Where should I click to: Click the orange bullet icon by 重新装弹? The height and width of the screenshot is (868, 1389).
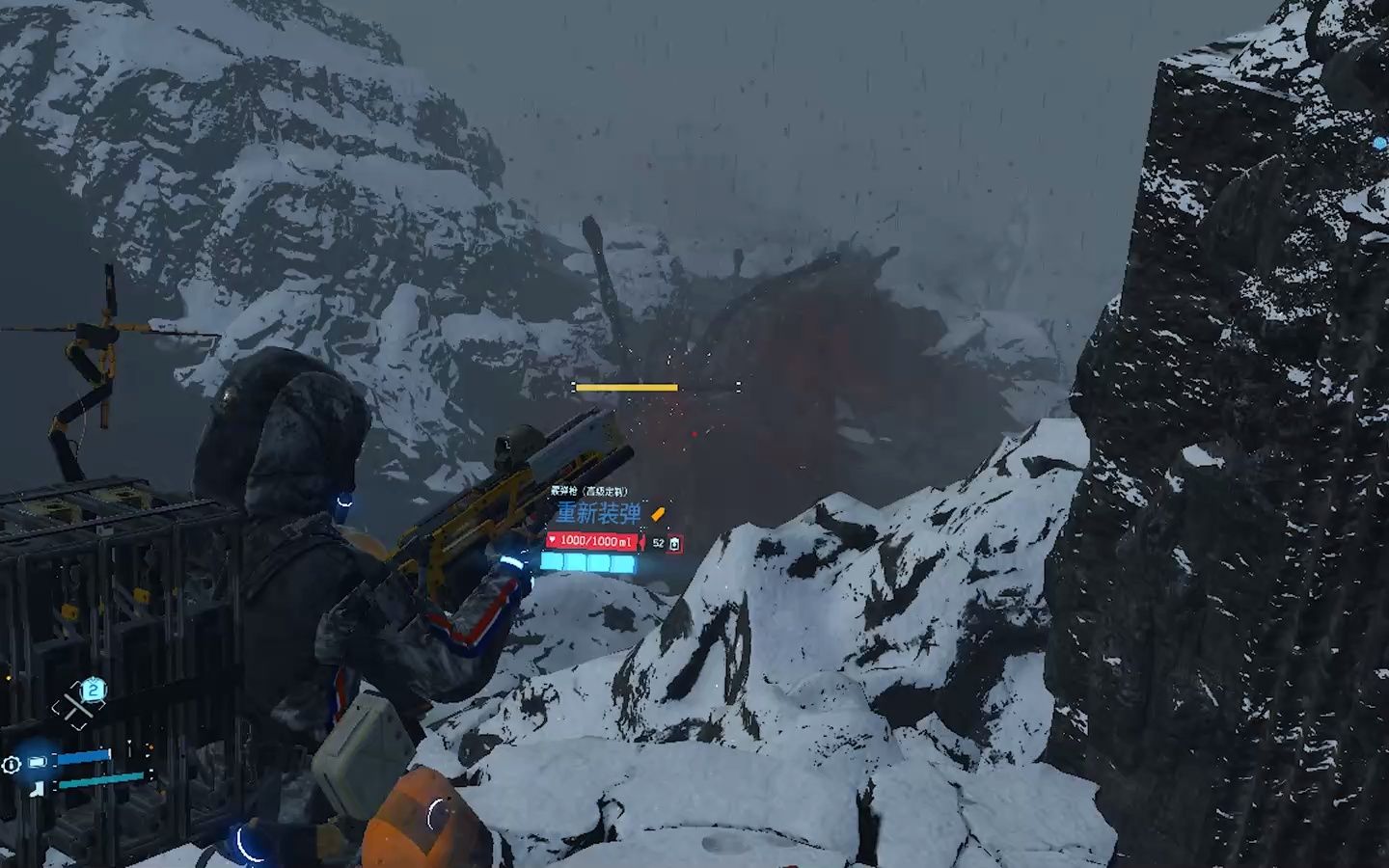(x=659, y=514)
